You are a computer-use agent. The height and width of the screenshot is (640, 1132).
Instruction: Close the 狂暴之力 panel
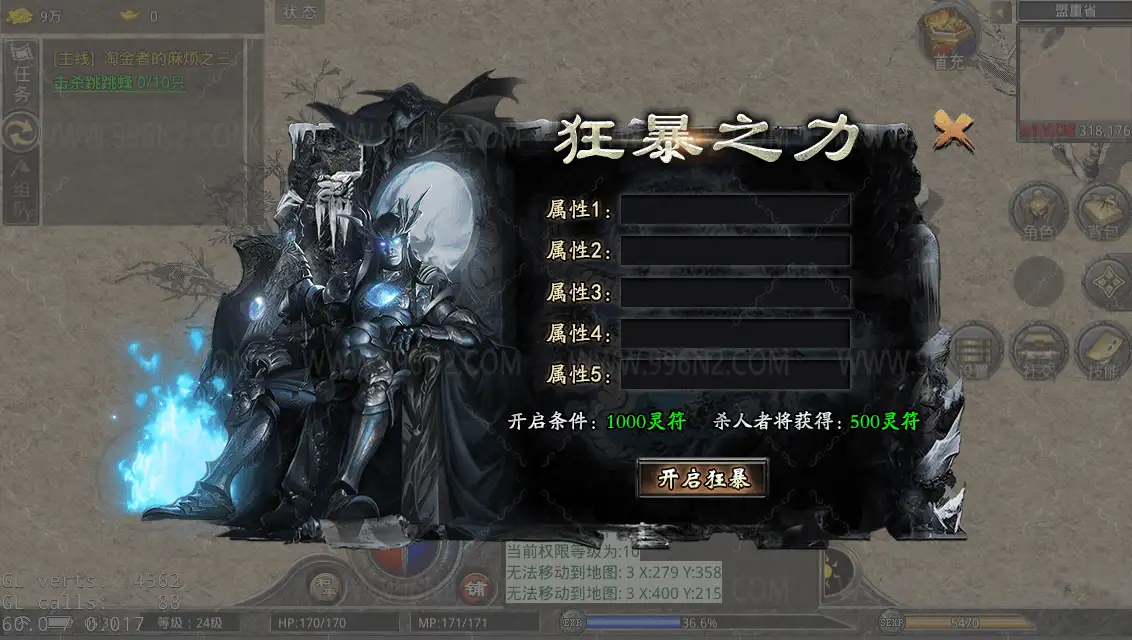(x=952, y=130)
